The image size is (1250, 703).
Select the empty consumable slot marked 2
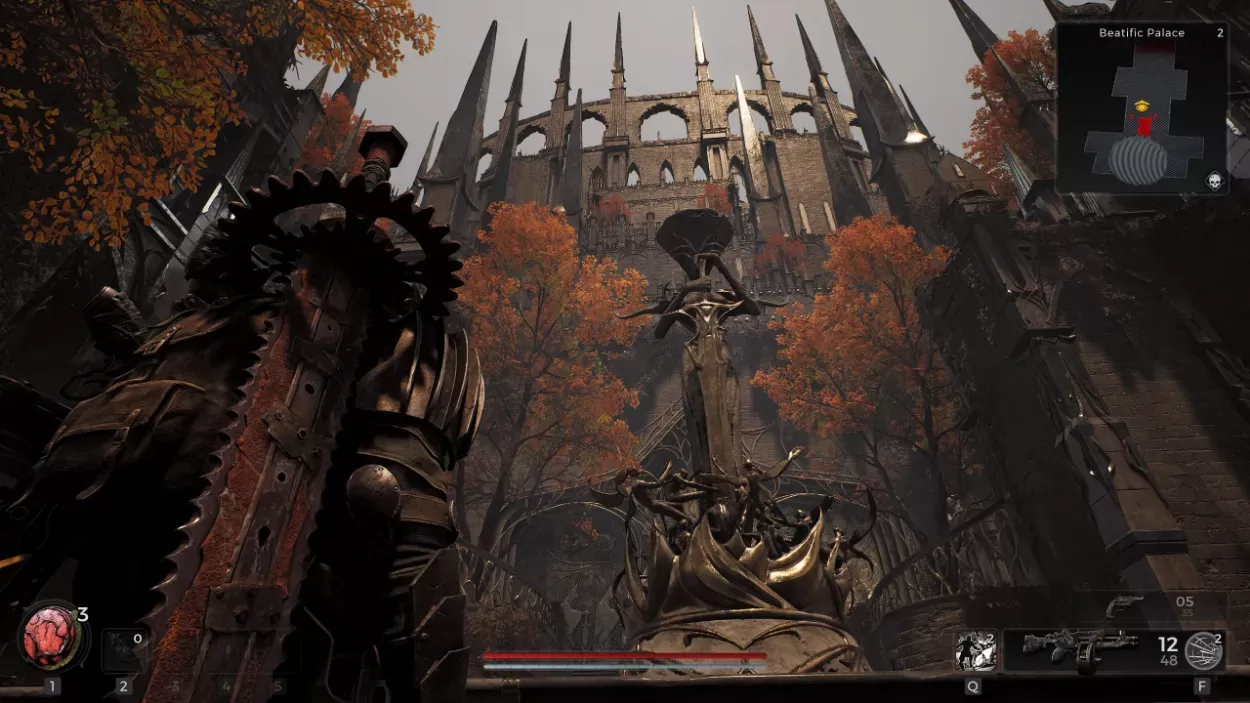click(x=124, y=649)
